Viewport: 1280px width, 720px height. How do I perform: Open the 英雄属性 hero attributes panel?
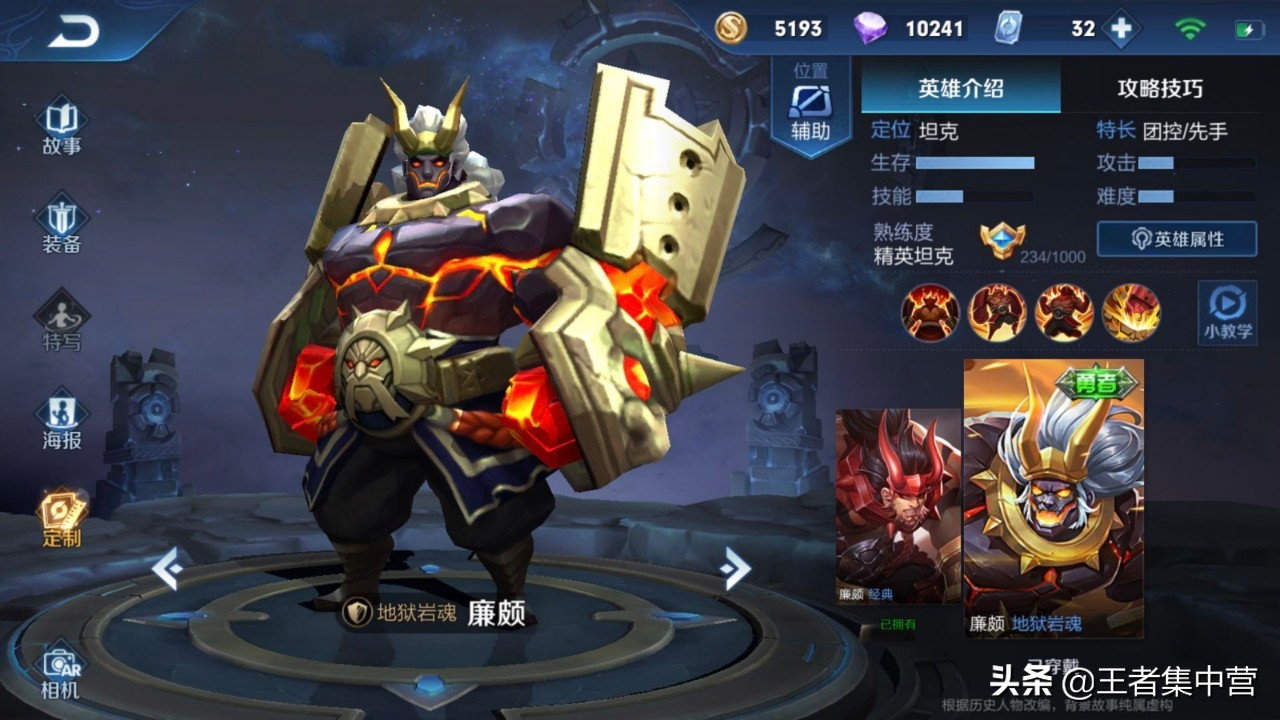[x=1177, y=240]
